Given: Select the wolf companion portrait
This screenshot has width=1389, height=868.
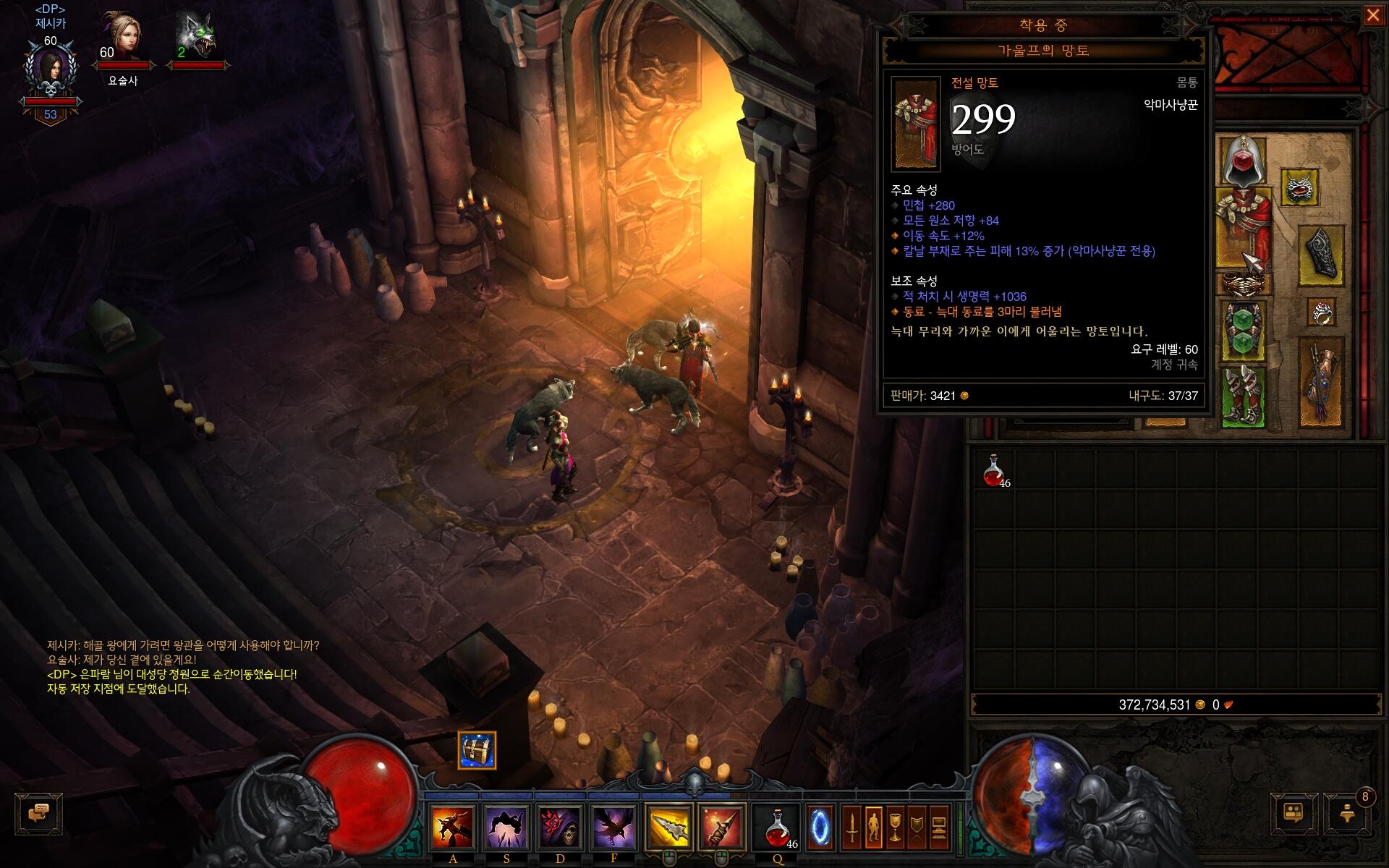Looking at the screenshot, I should (197, 36).
